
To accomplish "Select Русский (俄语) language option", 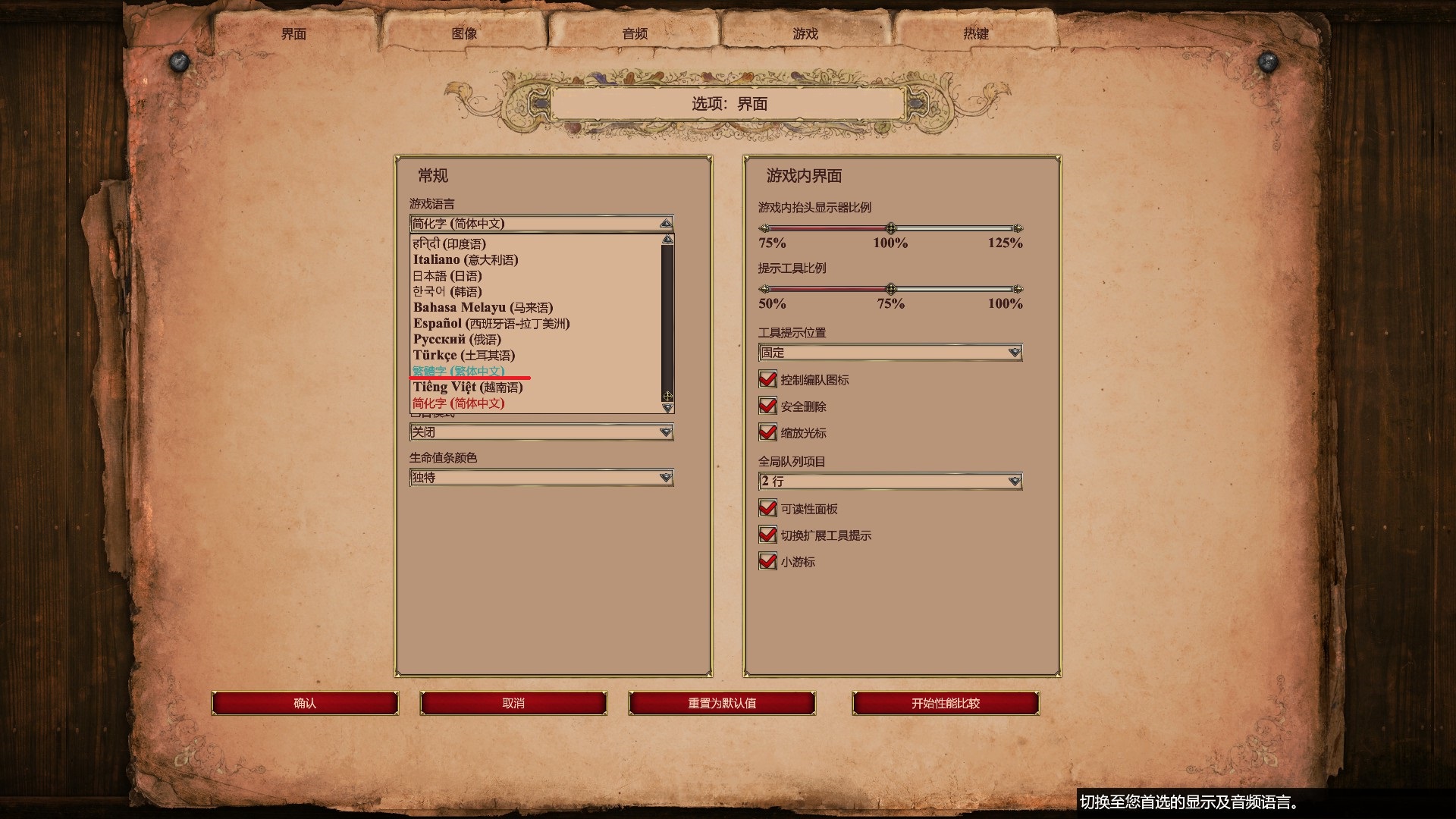I will (457, 340).
